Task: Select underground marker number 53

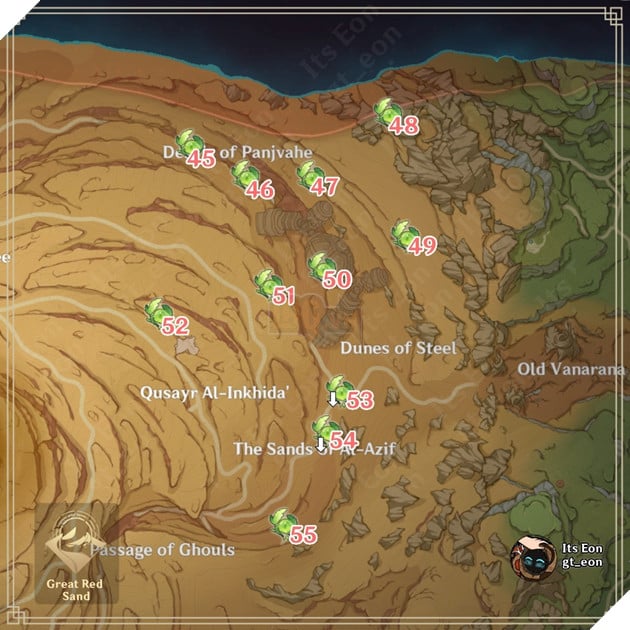Action: 340,389
